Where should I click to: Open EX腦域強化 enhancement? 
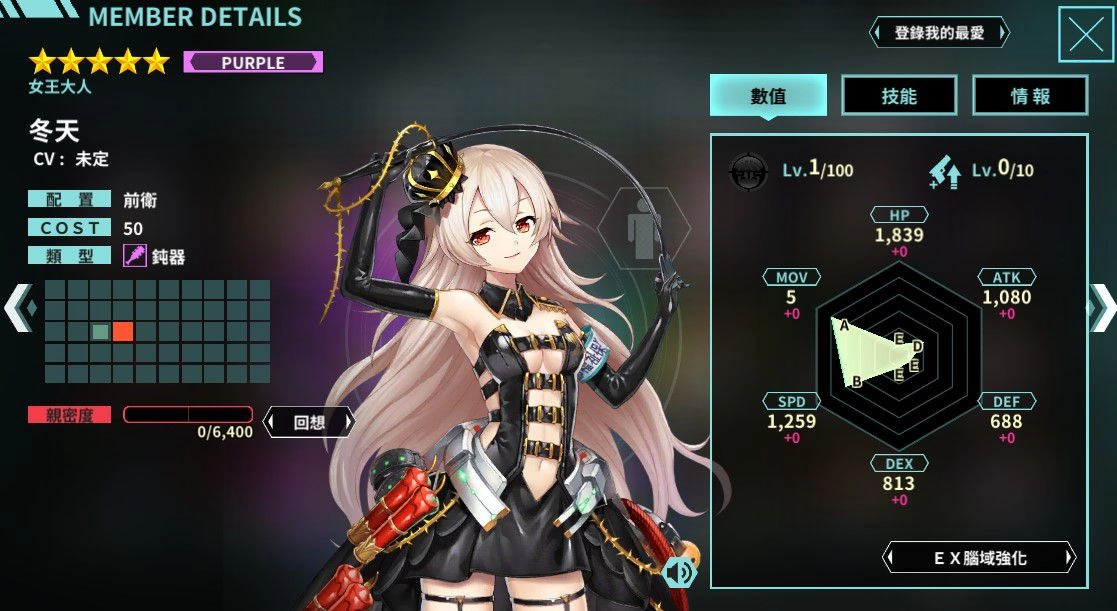click(979, 558)
